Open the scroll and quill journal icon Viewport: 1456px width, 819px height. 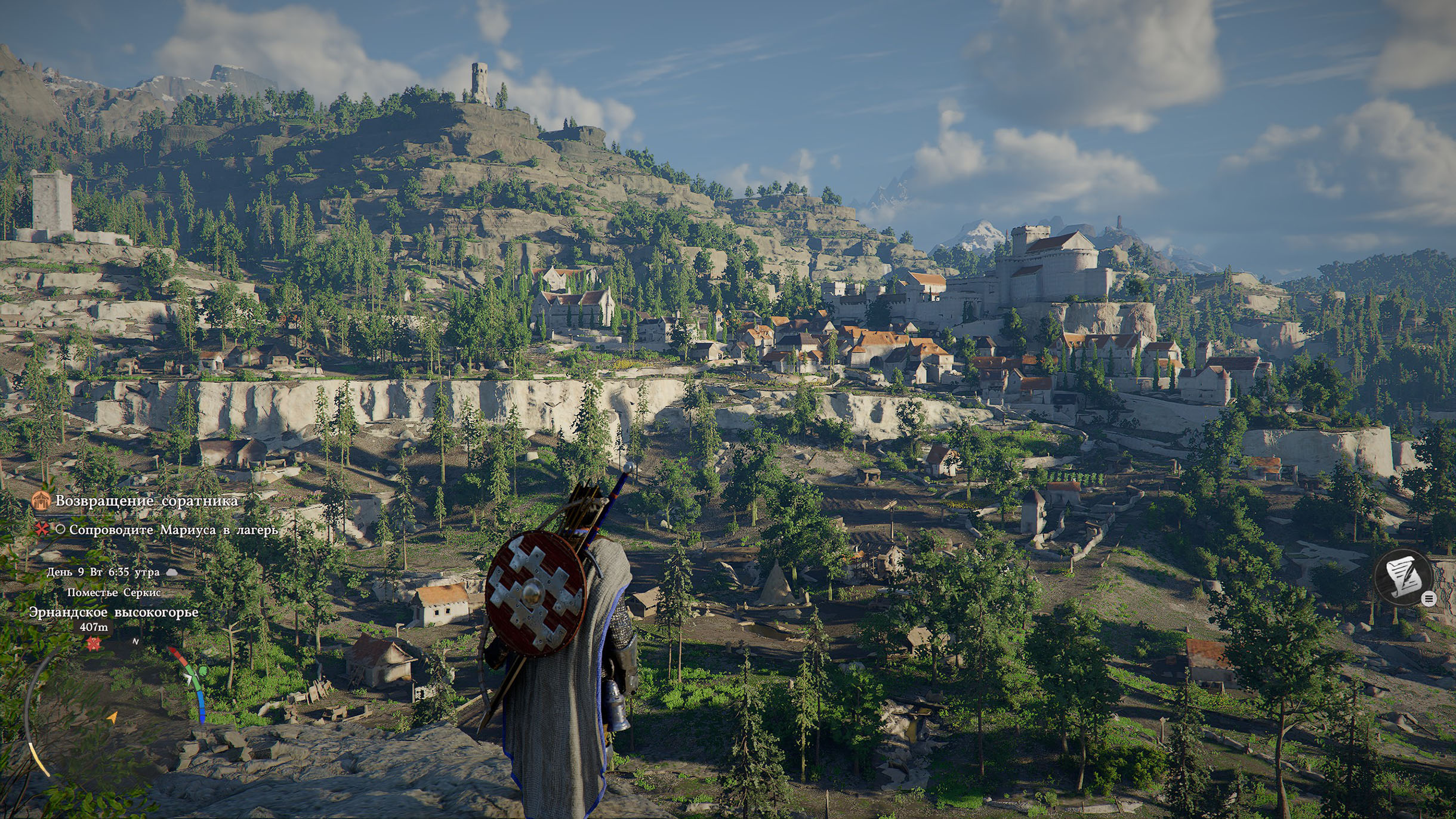click(x=1403, y=577)
